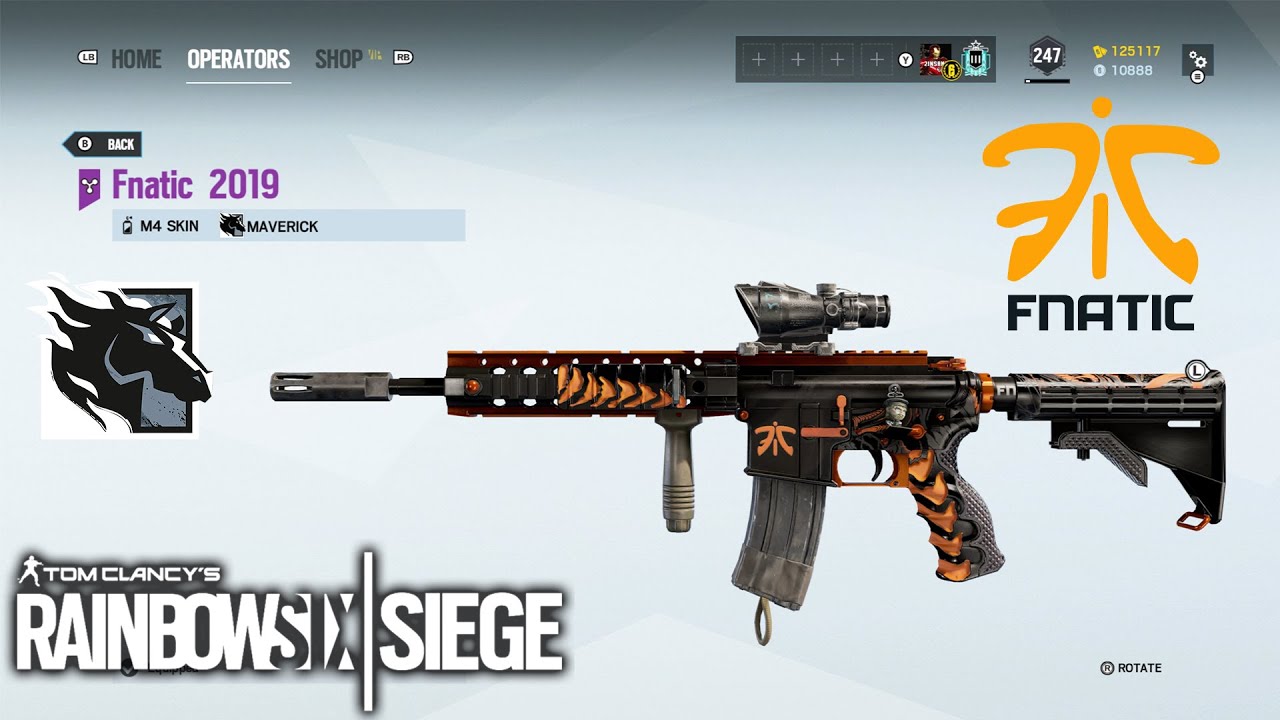This screenshot has width=1280, height=720.
Task: Click the Back button
Action: 103,143
